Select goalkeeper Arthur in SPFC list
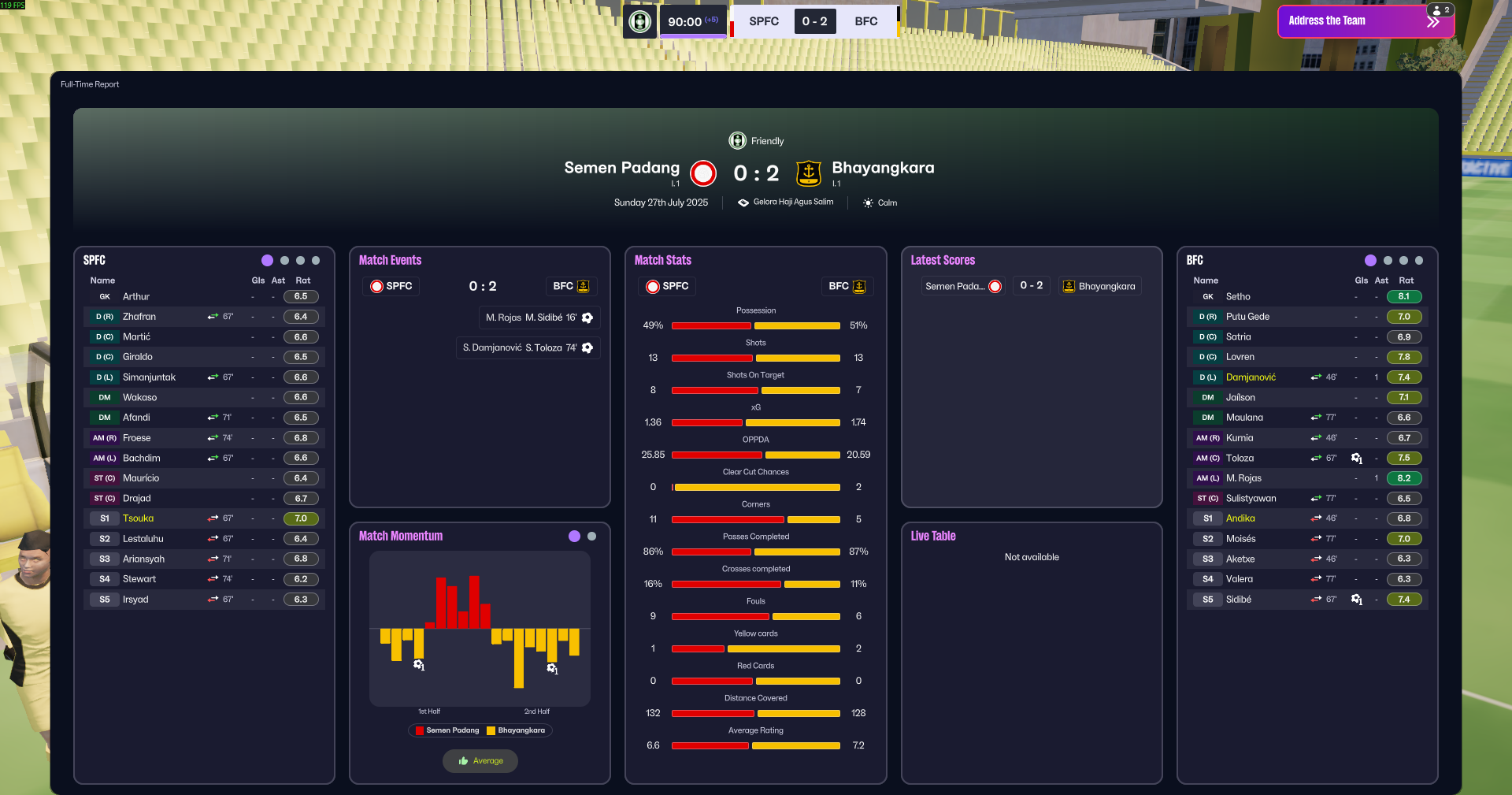The width and height of the screenshot is (1512, 795). pyautogui.click(x=136, y=297)
